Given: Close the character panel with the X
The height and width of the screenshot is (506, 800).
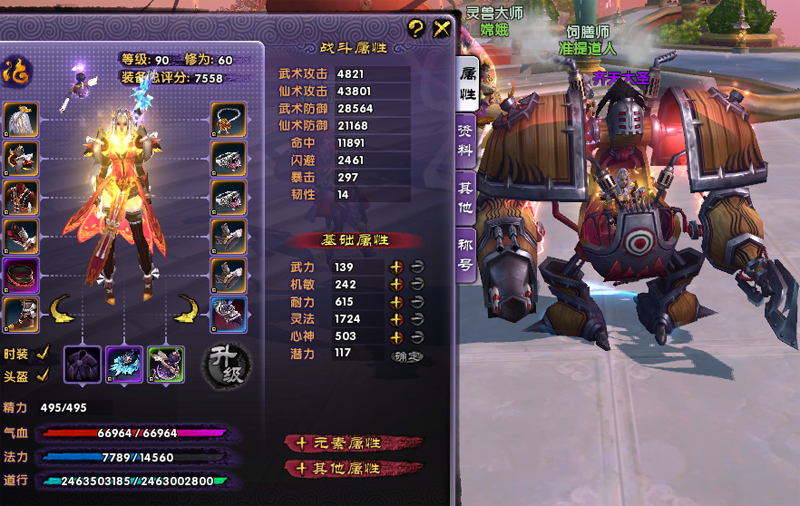Looking at the screenshot, I should click(441, 29).
